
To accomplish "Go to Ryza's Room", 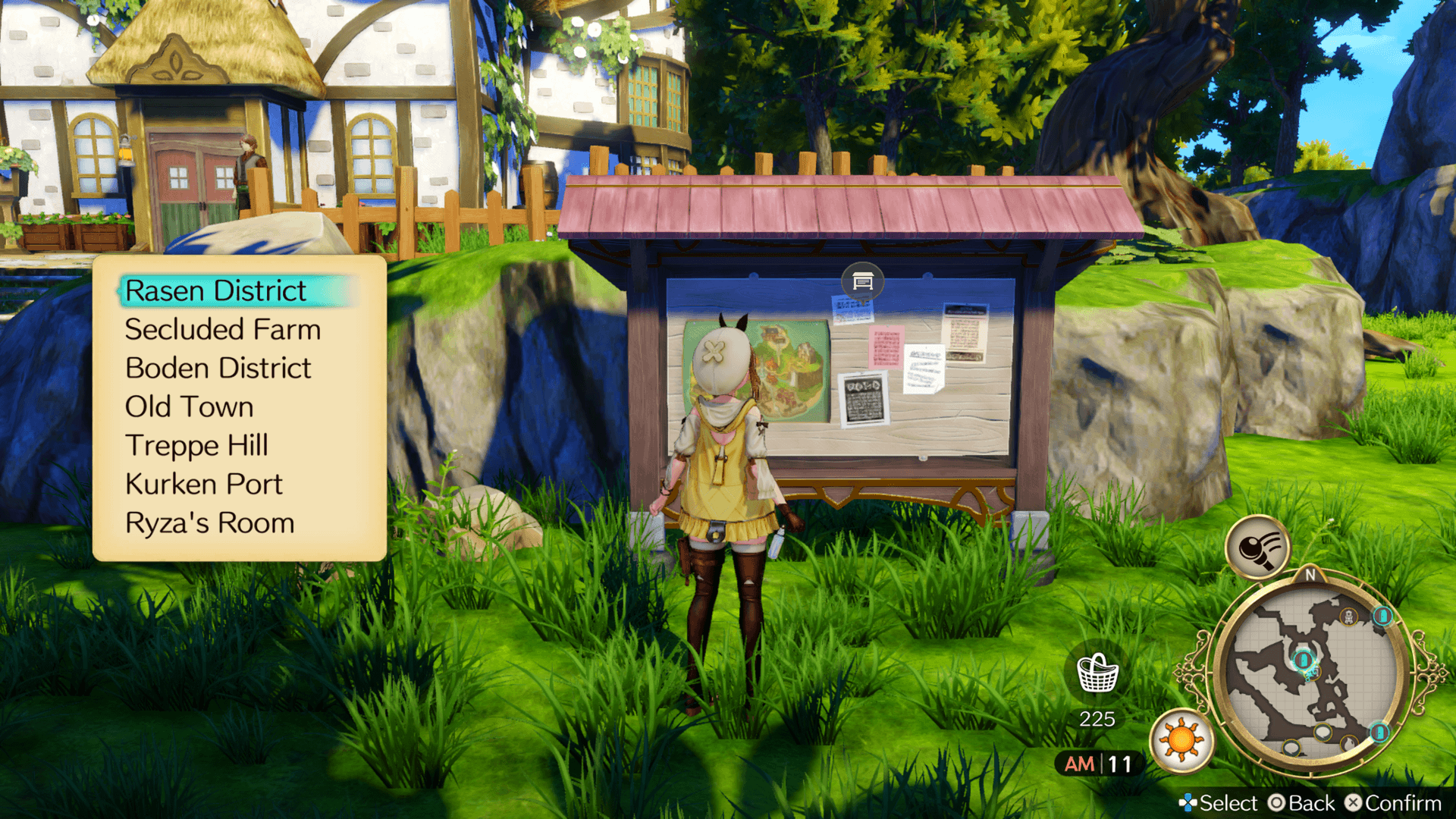I will click(210, 523).
